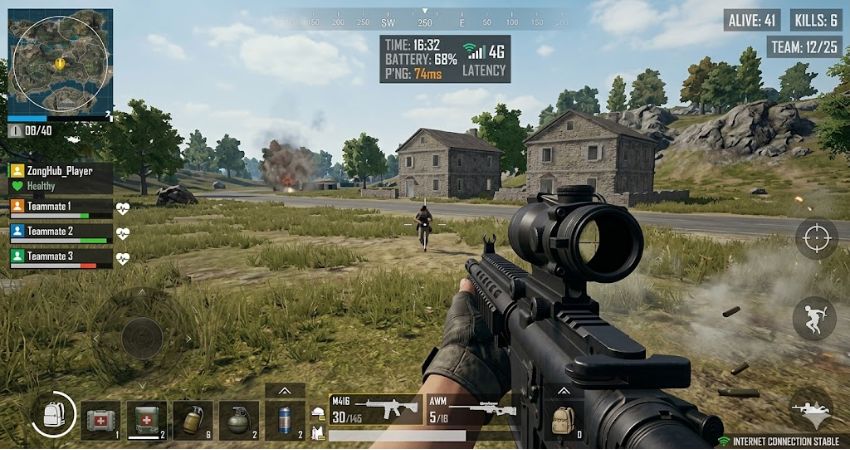Select the green med kit slot

(x=147, y=420)
